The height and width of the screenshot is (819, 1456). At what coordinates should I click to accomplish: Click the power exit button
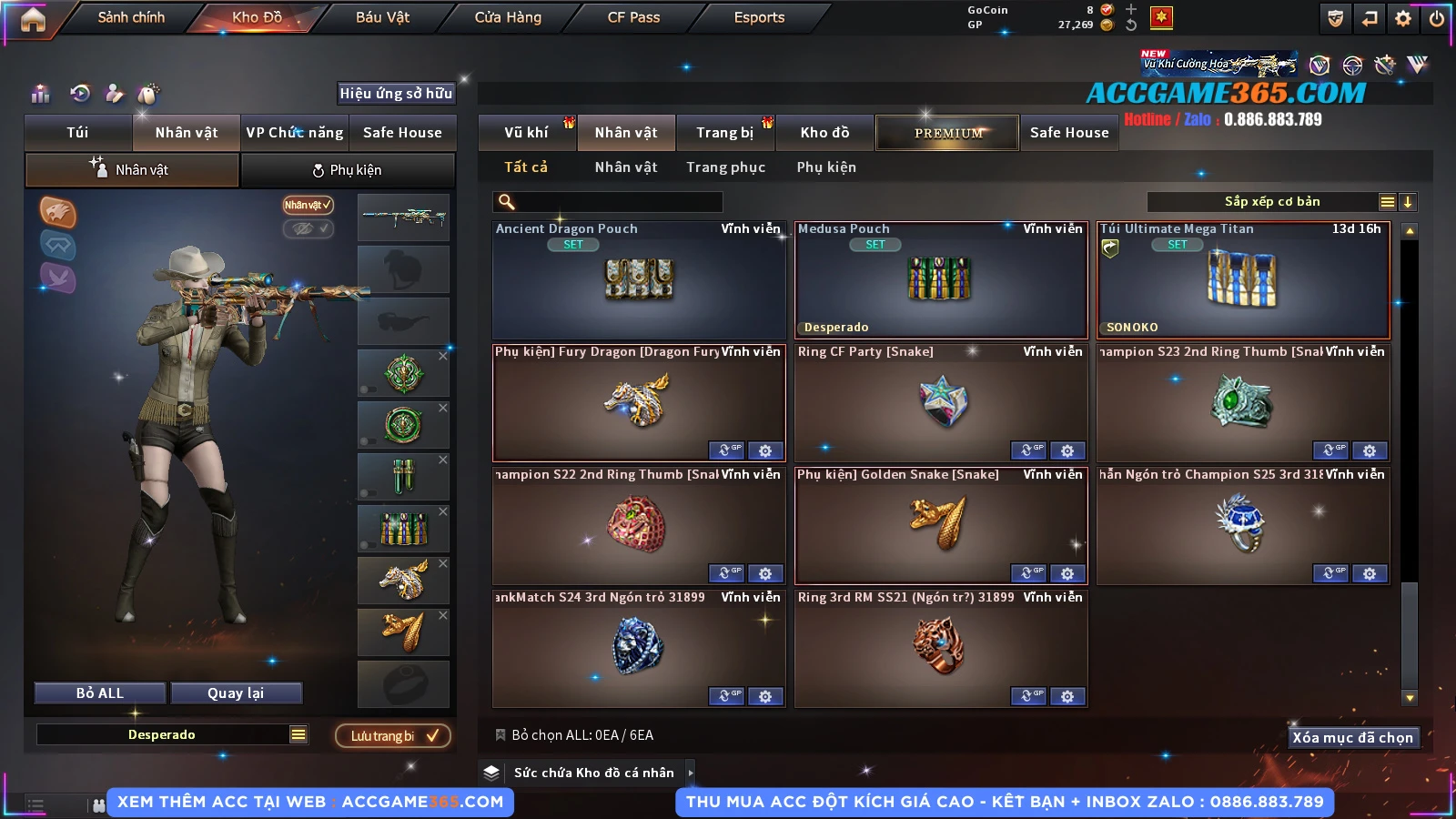coord(1437,18)
